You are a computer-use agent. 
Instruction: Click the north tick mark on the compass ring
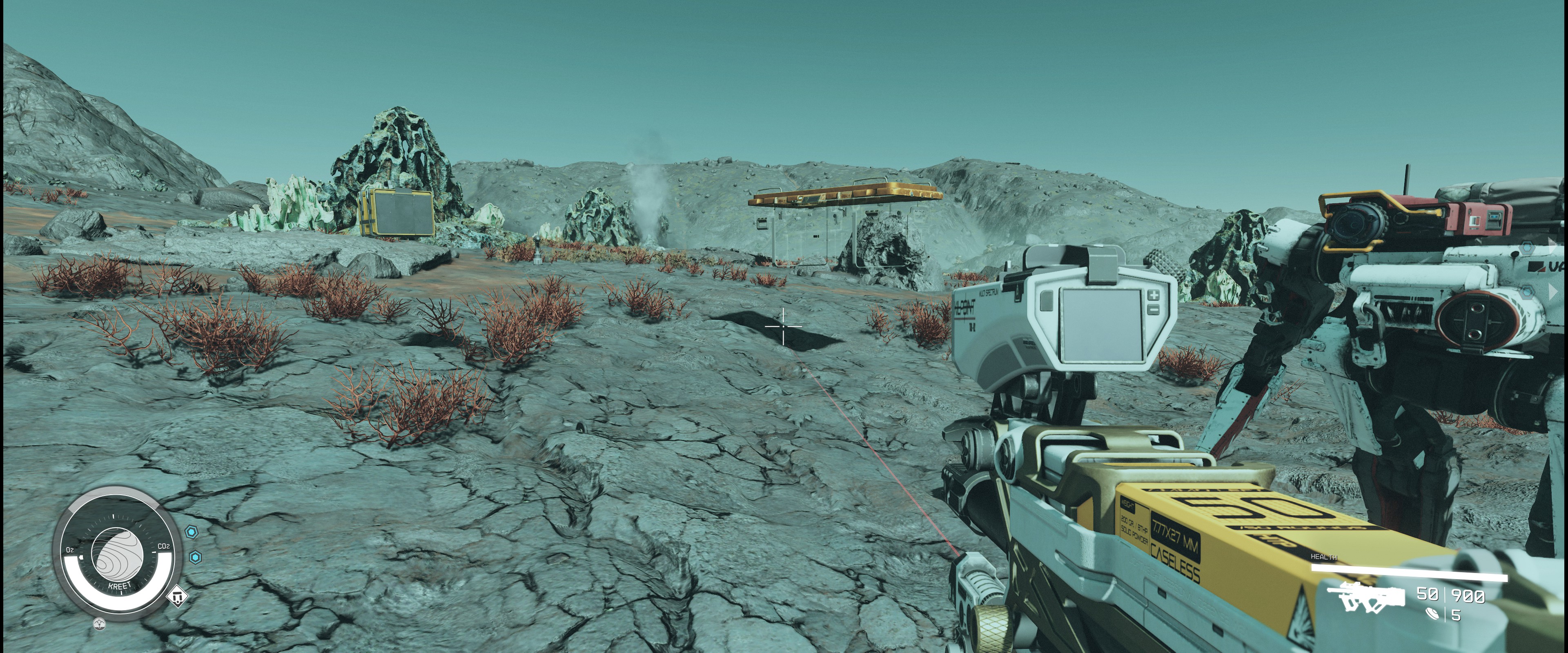point(113,517)
